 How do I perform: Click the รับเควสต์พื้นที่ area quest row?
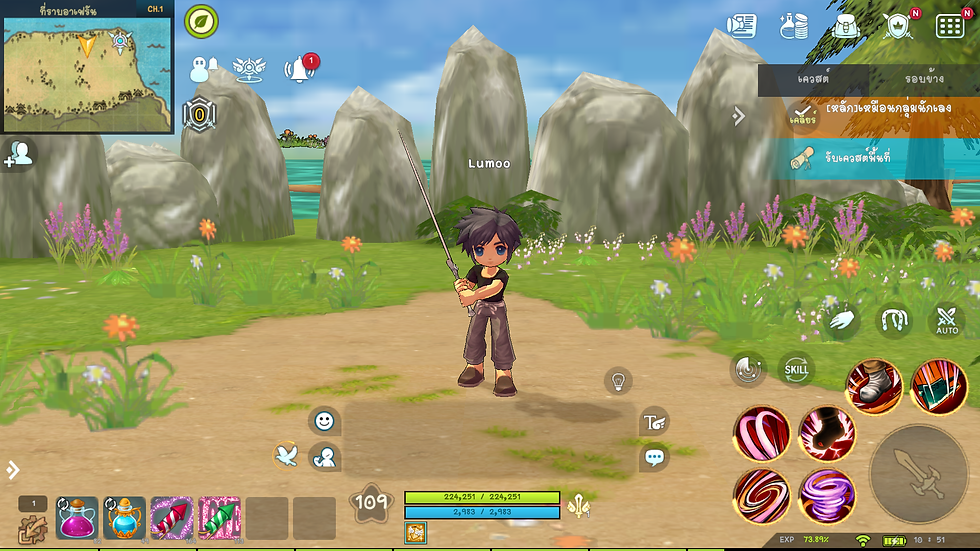click(868, 159)
